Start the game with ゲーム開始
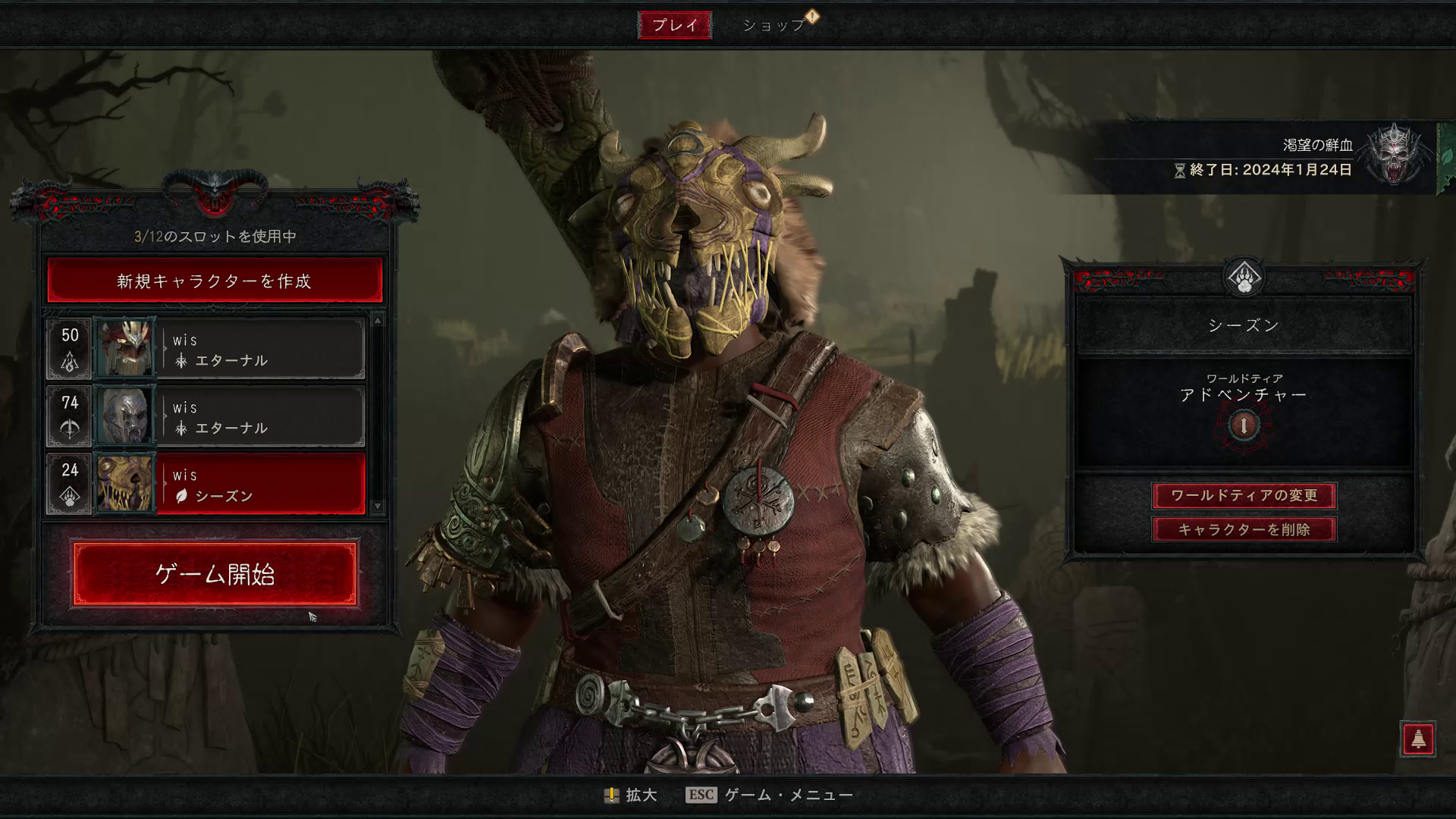The width and height of the screenshot is (1456, 819). click(215, 574)
